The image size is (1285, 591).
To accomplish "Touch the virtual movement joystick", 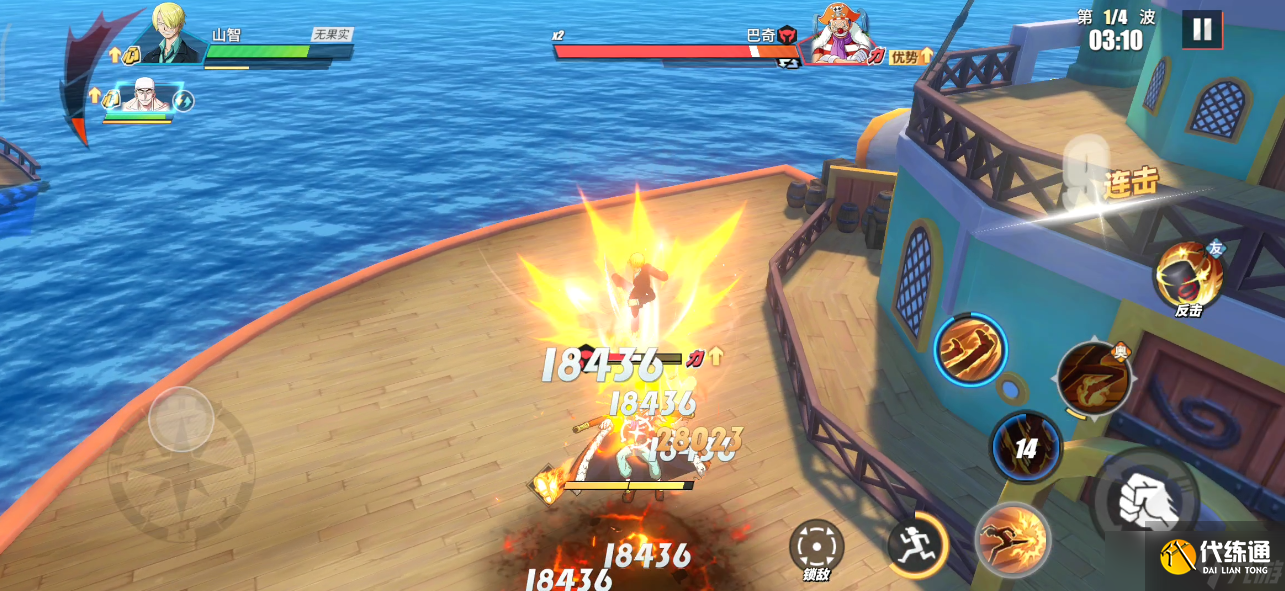I will (181, 418).
